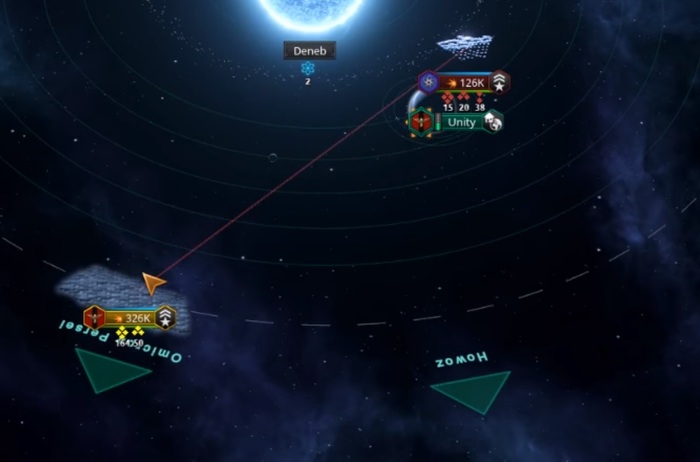Open the Unity planet label
700x462 pixels.
[x=461, y=122]
